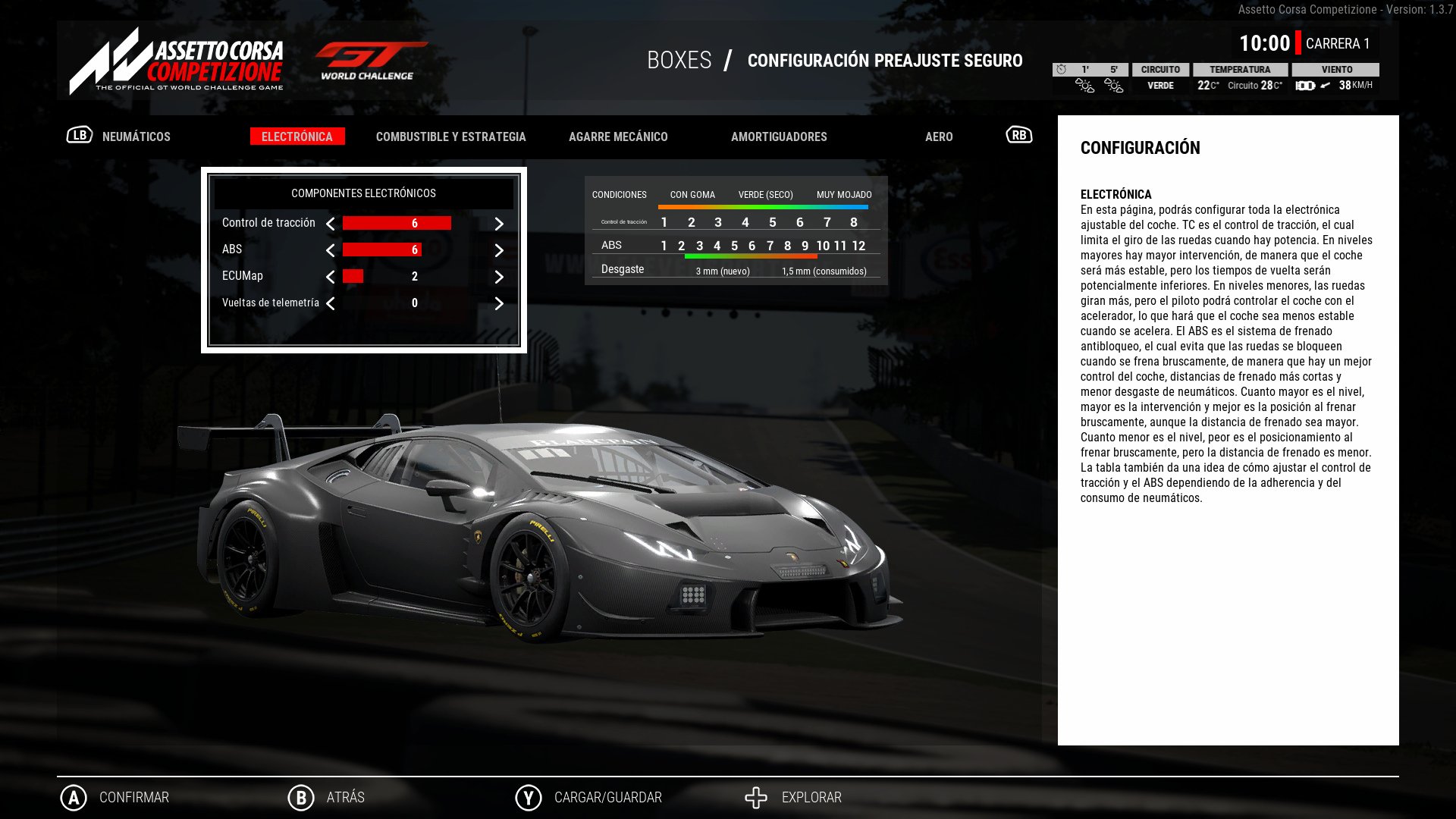Viewport: 1456px width, 819px height.
Task: Click the D-pad Explorar icon
Action: click(756, 797)
